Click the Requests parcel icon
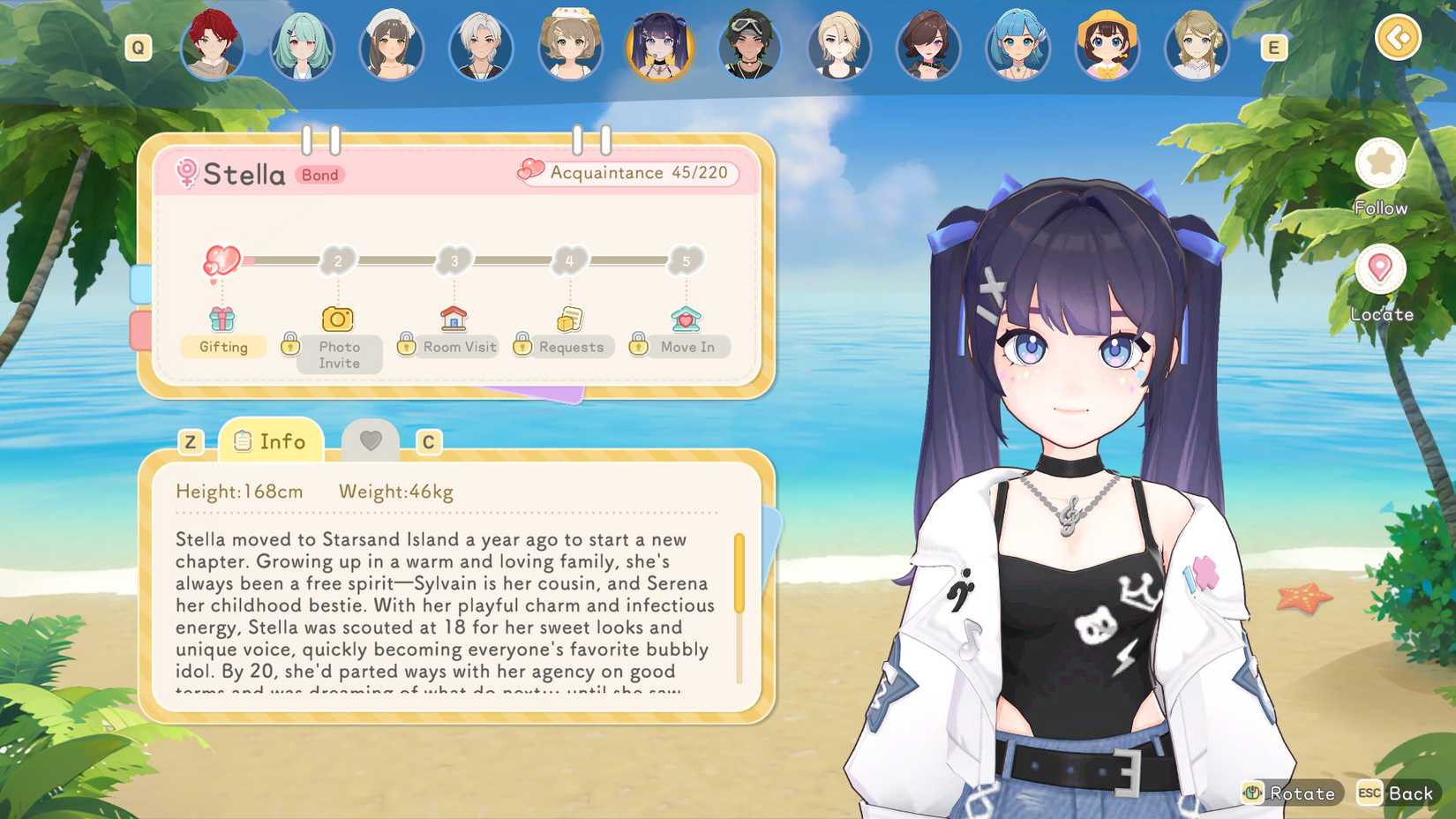Image resolution: width=1456 pixels, height=819 pixels. tap(569, 318)
